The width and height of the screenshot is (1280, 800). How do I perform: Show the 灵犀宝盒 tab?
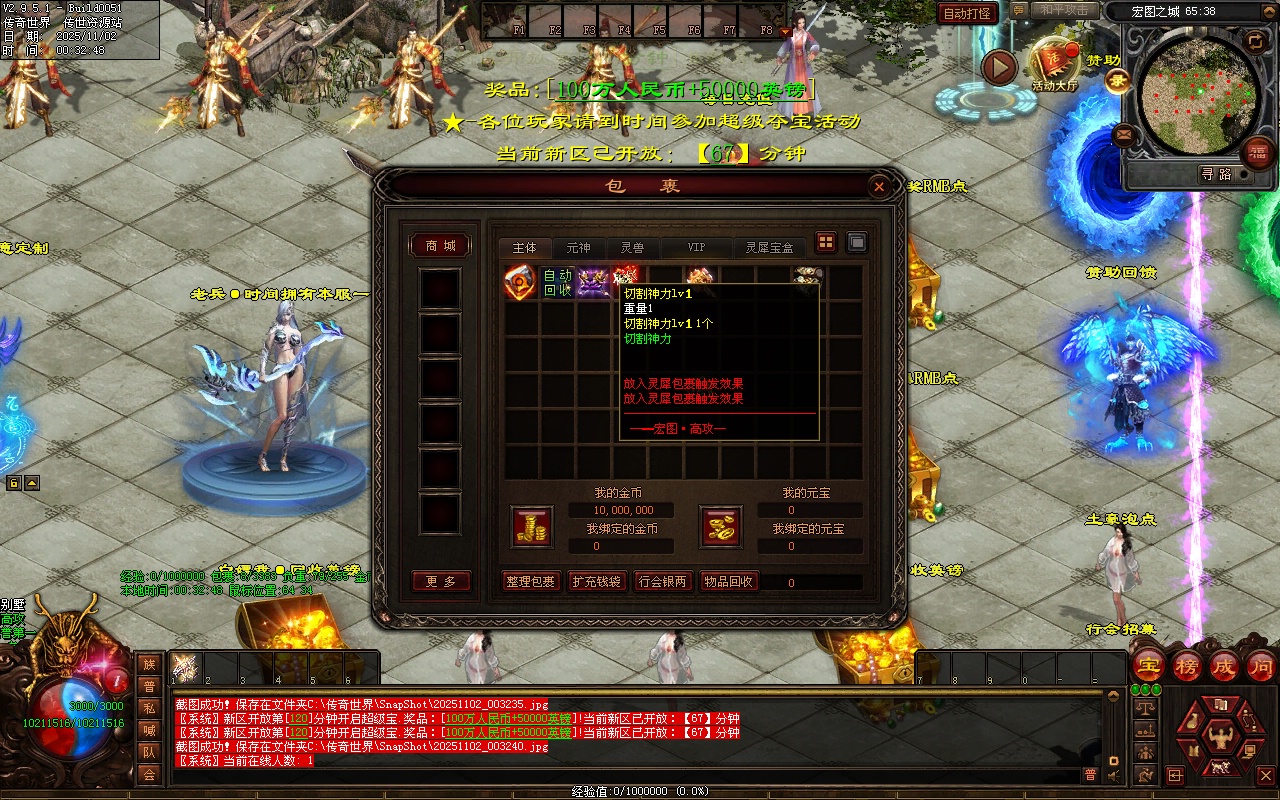(769, 248)
